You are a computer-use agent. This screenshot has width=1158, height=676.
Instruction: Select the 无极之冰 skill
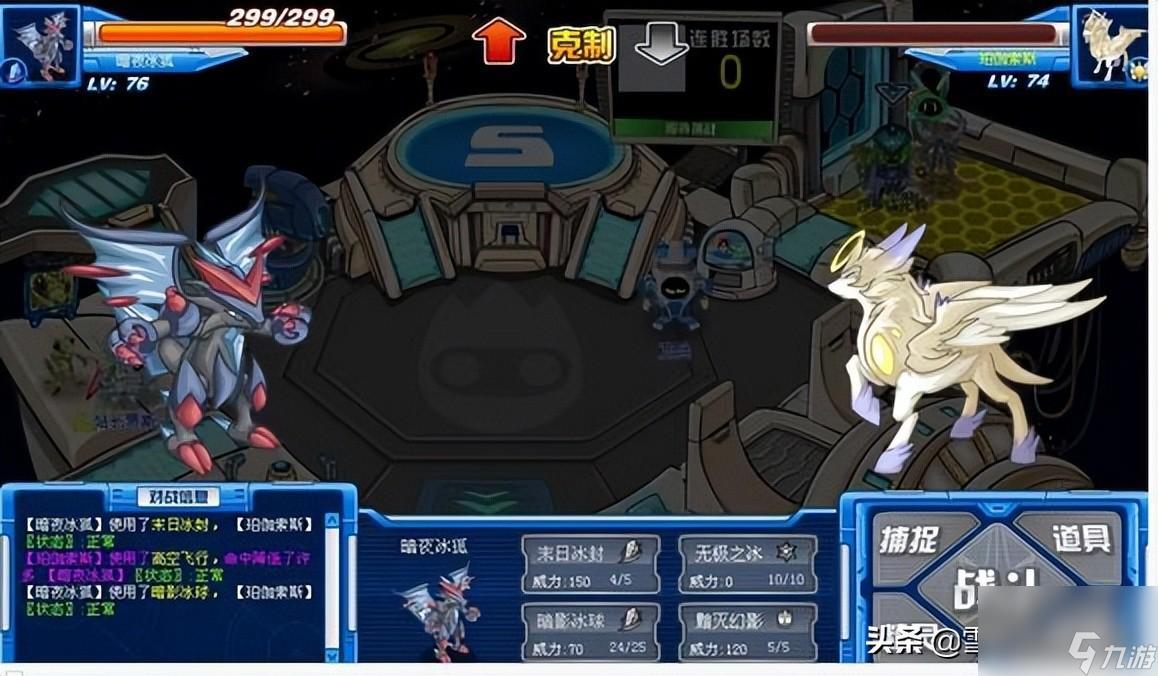(x=747, y=563)
